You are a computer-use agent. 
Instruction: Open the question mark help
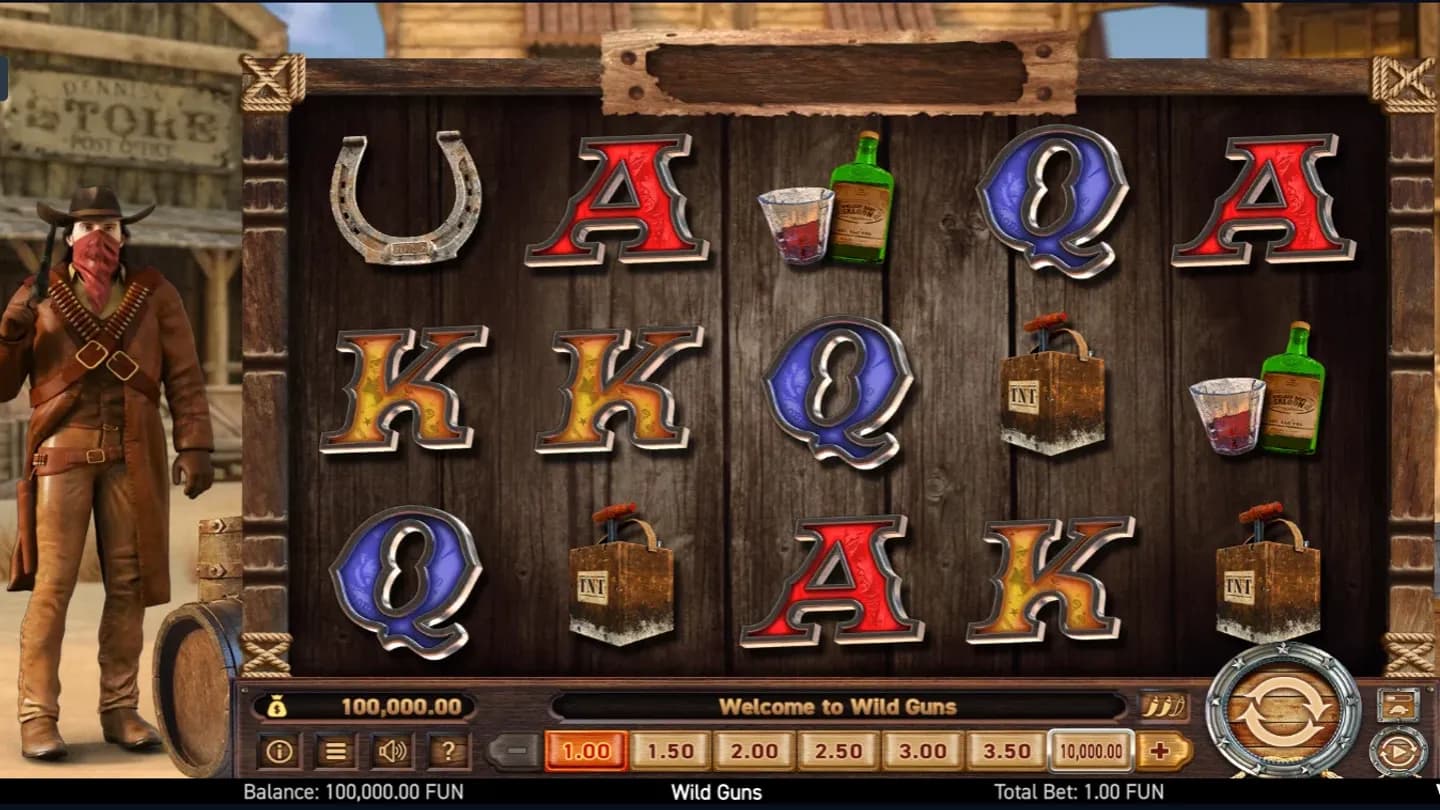point(448,750)
